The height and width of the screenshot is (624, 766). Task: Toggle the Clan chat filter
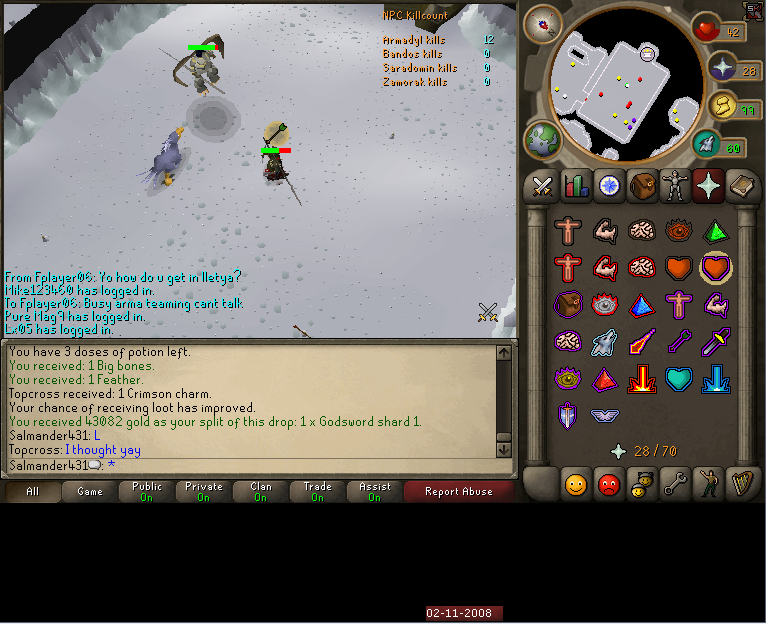point(261,491)
